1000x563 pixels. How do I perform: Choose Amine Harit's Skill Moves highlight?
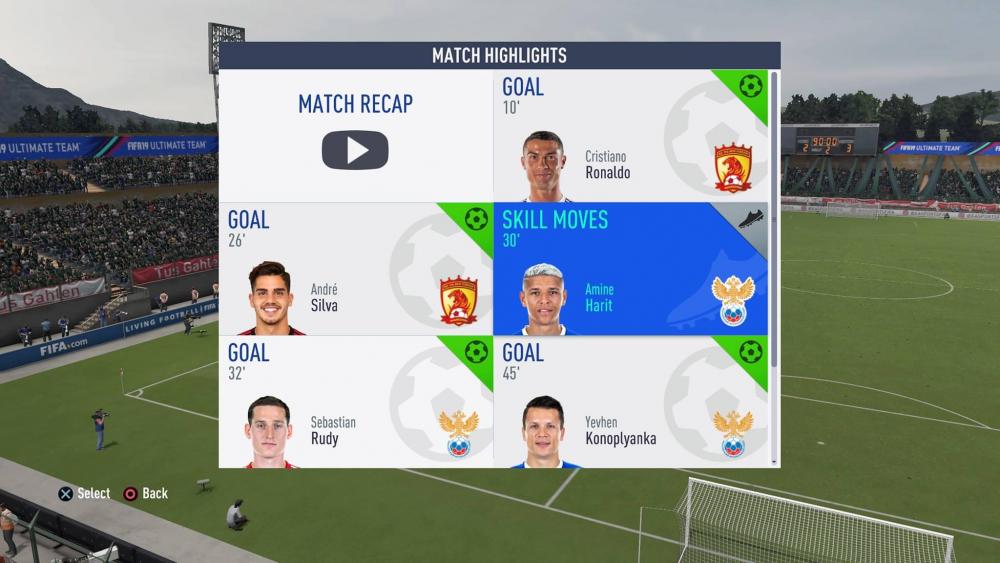(x=630, y=269)
